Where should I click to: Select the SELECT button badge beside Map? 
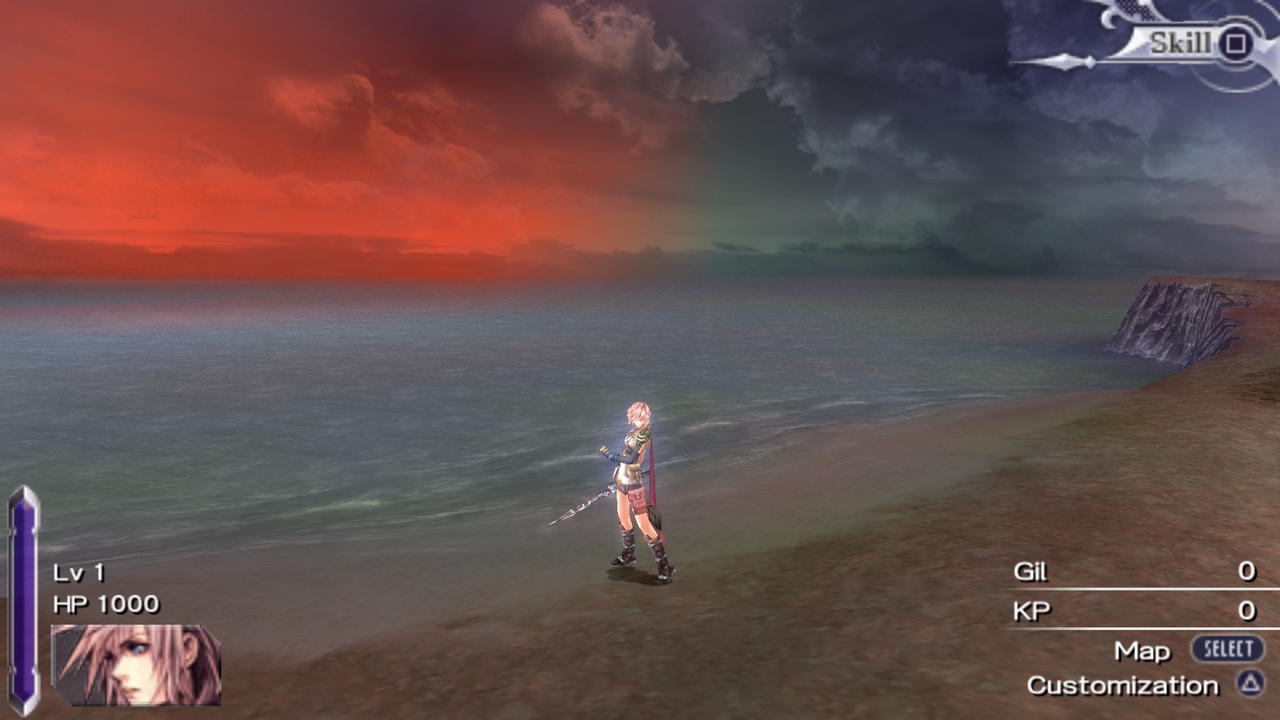pyautogui.click(x=1229, y=649)
